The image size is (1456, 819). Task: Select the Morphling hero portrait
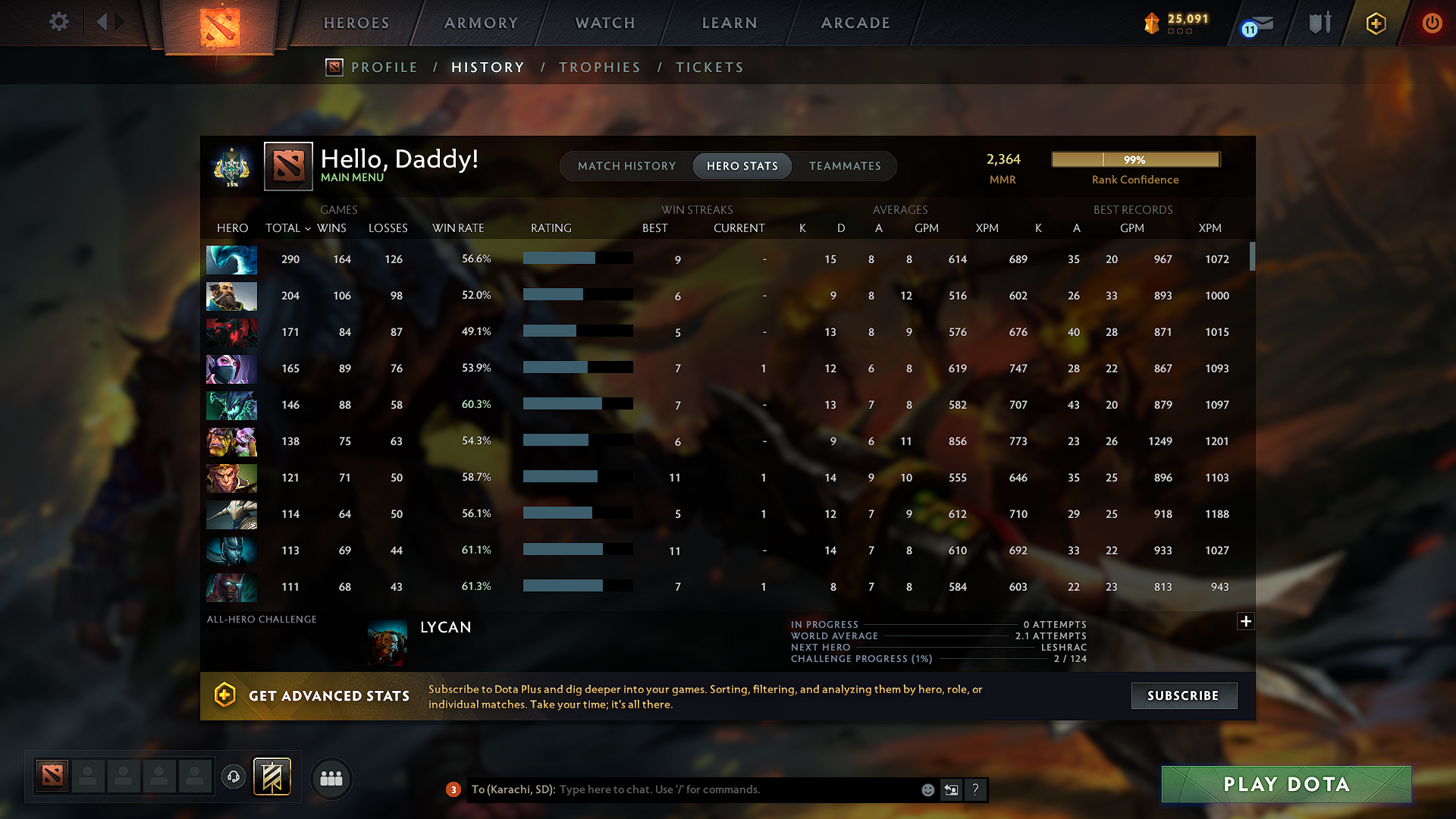click(x=231, y=259)
